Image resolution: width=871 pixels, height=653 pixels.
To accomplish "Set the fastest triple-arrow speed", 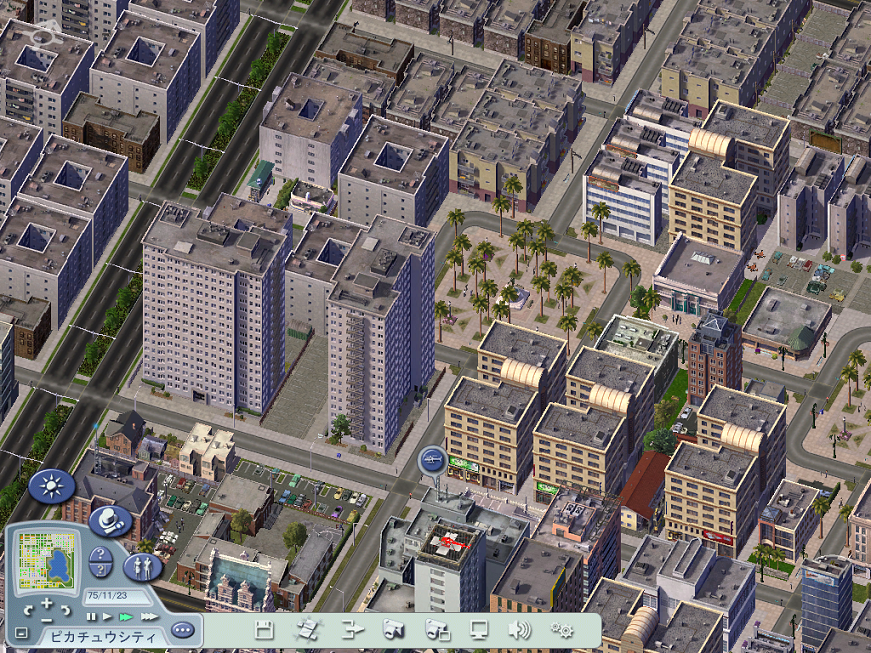I will pyautogui.click(x=148, y=617).
